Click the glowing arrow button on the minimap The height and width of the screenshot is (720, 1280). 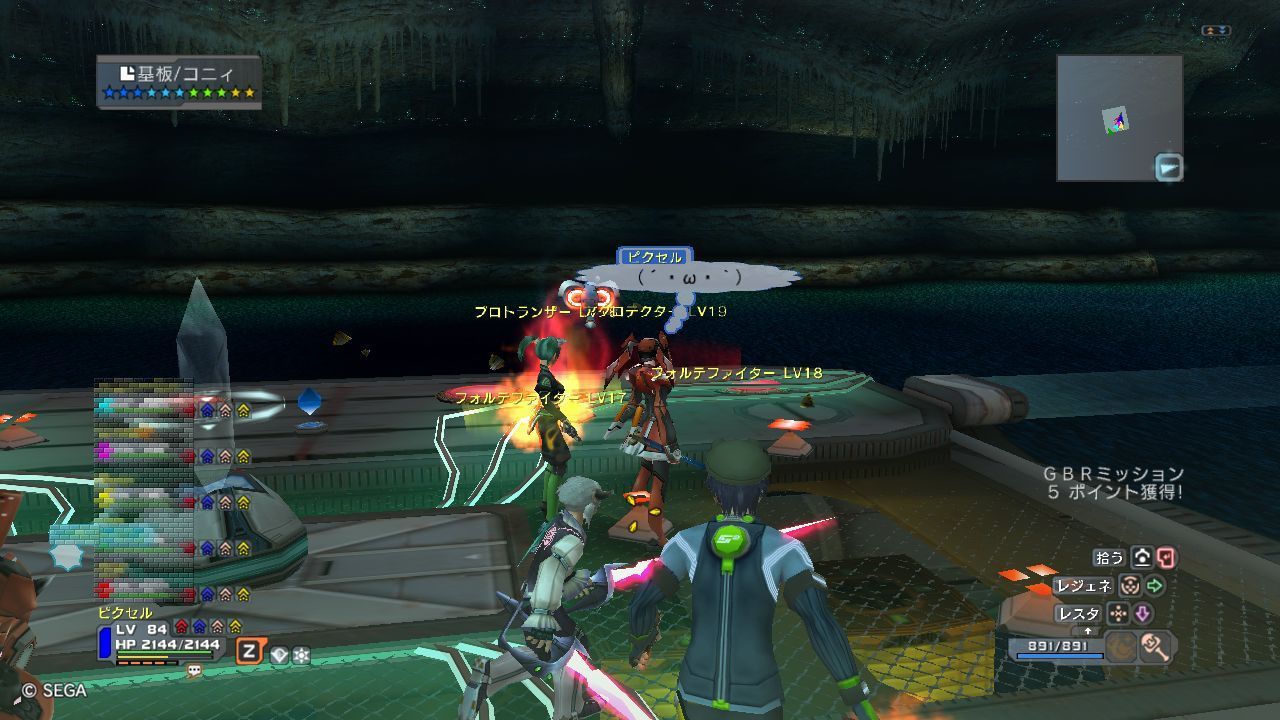coord(1168,167)
